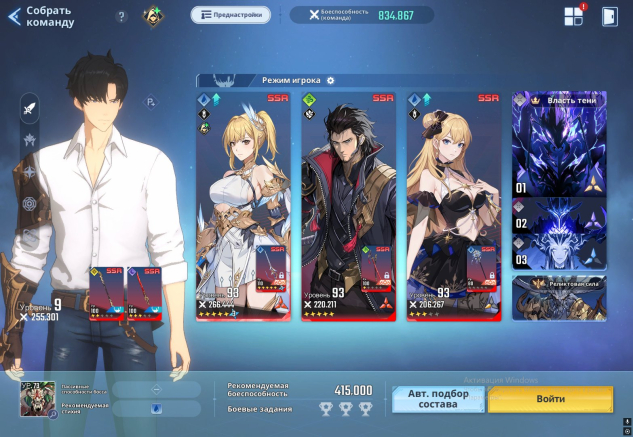Open the boss portrait info thumbnail
Screen dimensions: 633x437
coord(37,399)
